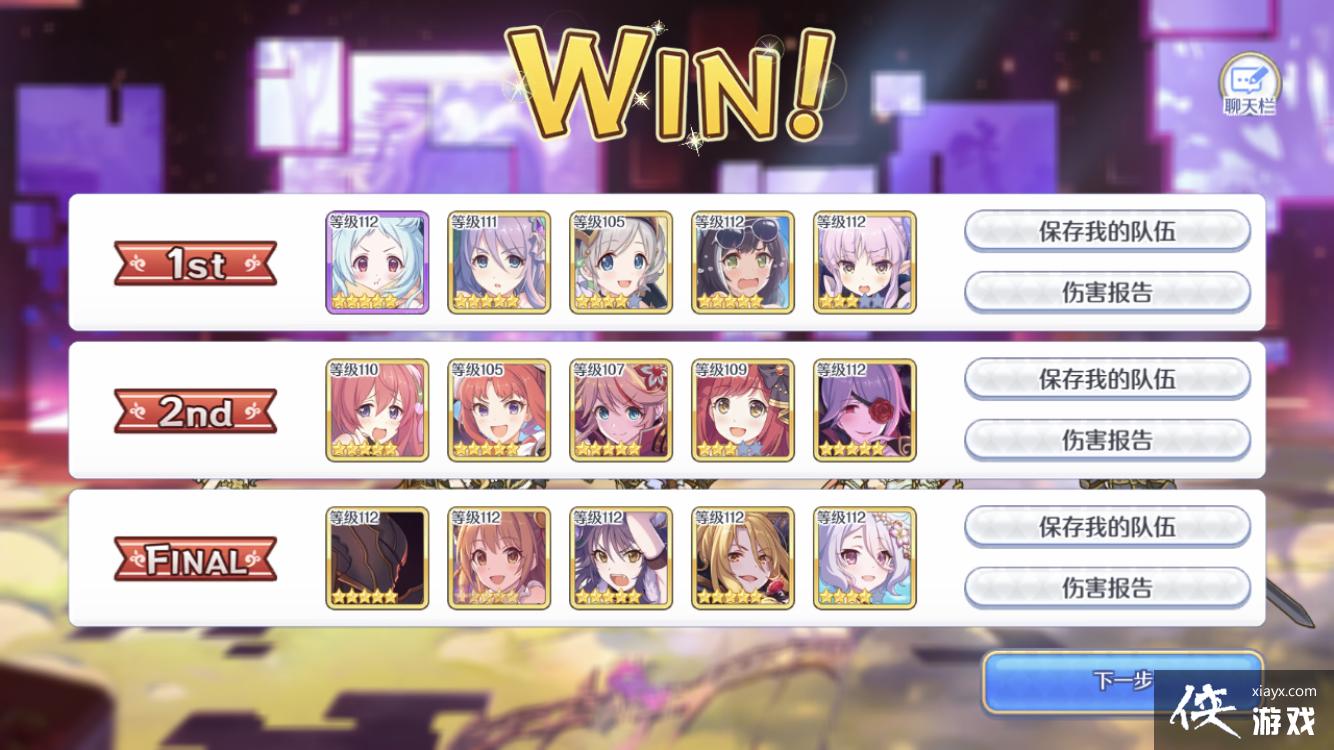Select the 等级110 character in 2nd team
The height and width of the screenshot is (750, 1334).
pos(377,411)
